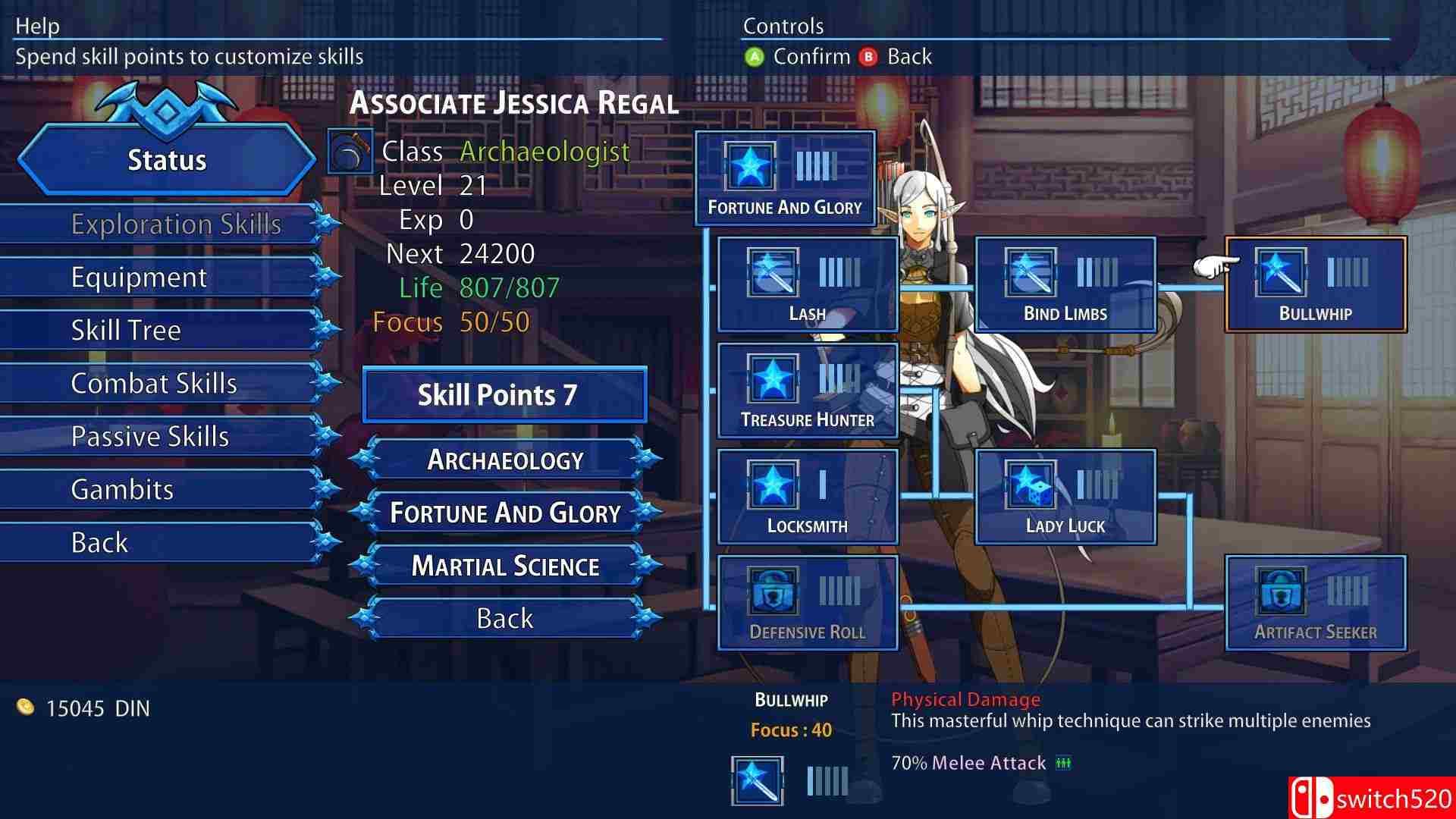1456x819 pixels.
Task: Open the Gambits menu
Action: pyautogui.click(x=122, y=490)
